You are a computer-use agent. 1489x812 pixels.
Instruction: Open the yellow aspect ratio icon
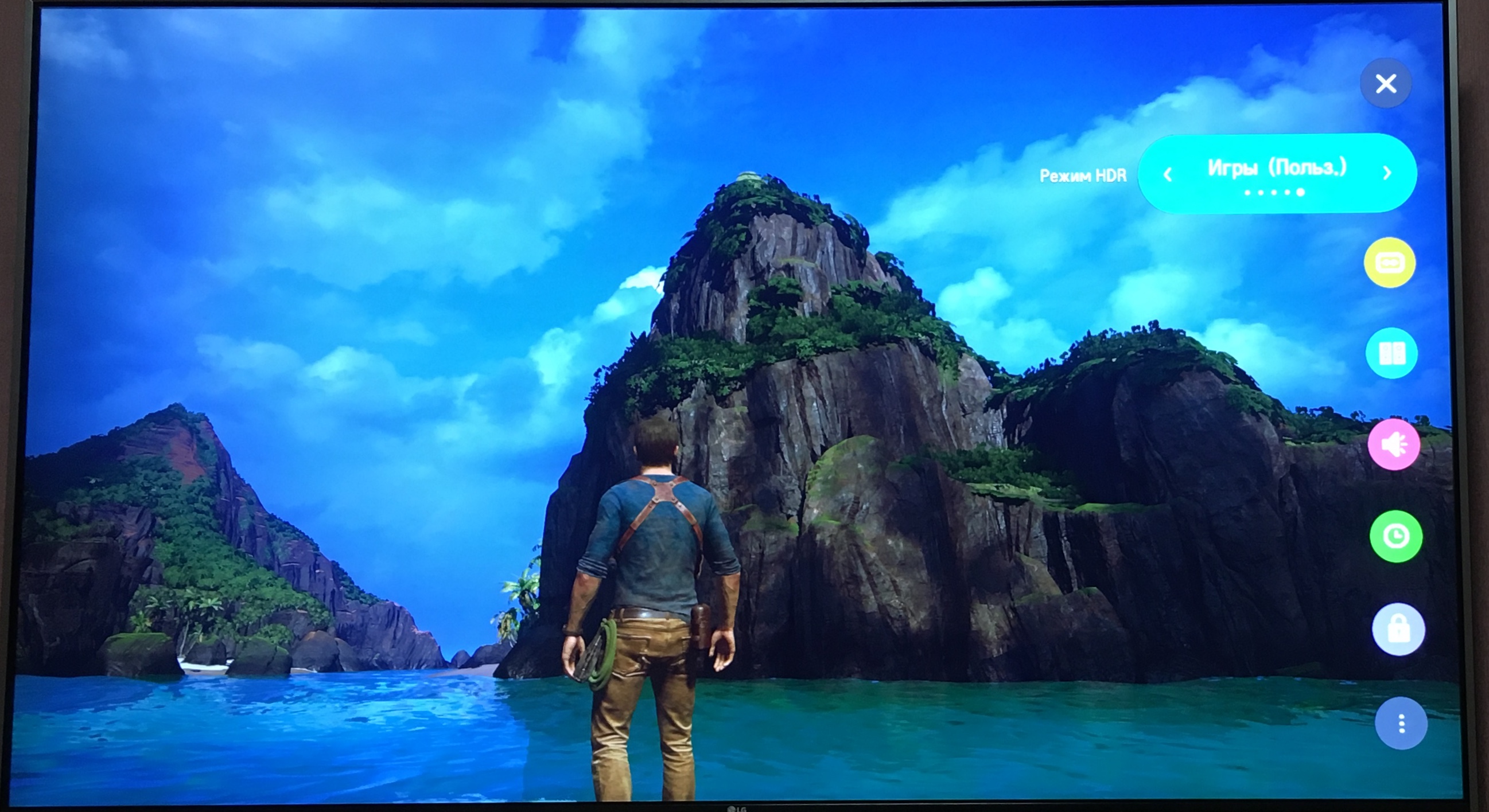coord(1390,263)
